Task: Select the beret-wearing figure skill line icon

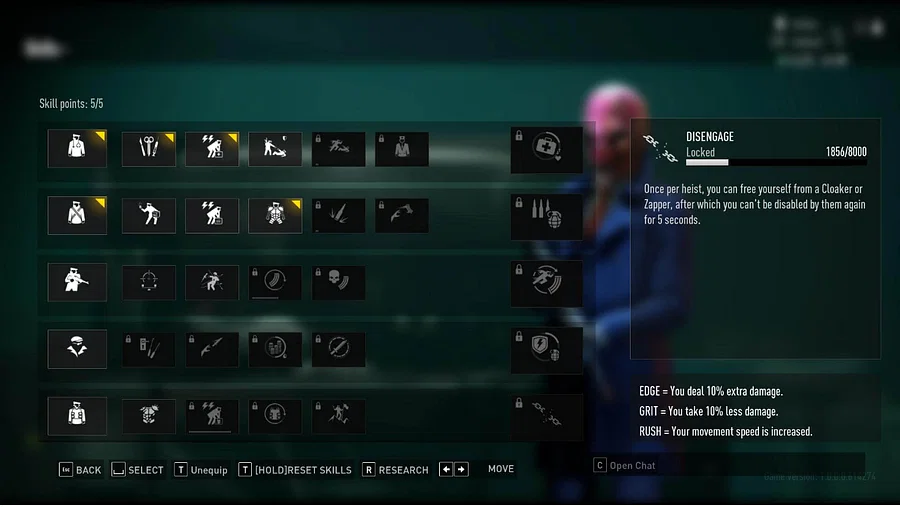Action: [78, 350]
